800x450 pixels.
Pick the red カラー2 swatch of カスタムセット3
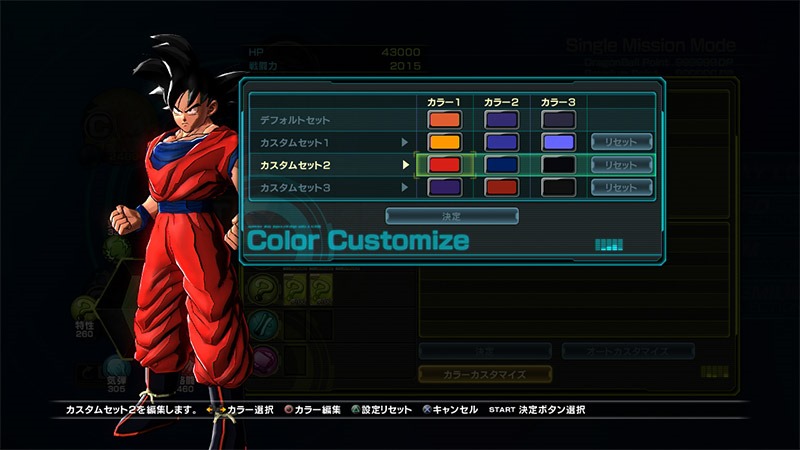[500, 187]
